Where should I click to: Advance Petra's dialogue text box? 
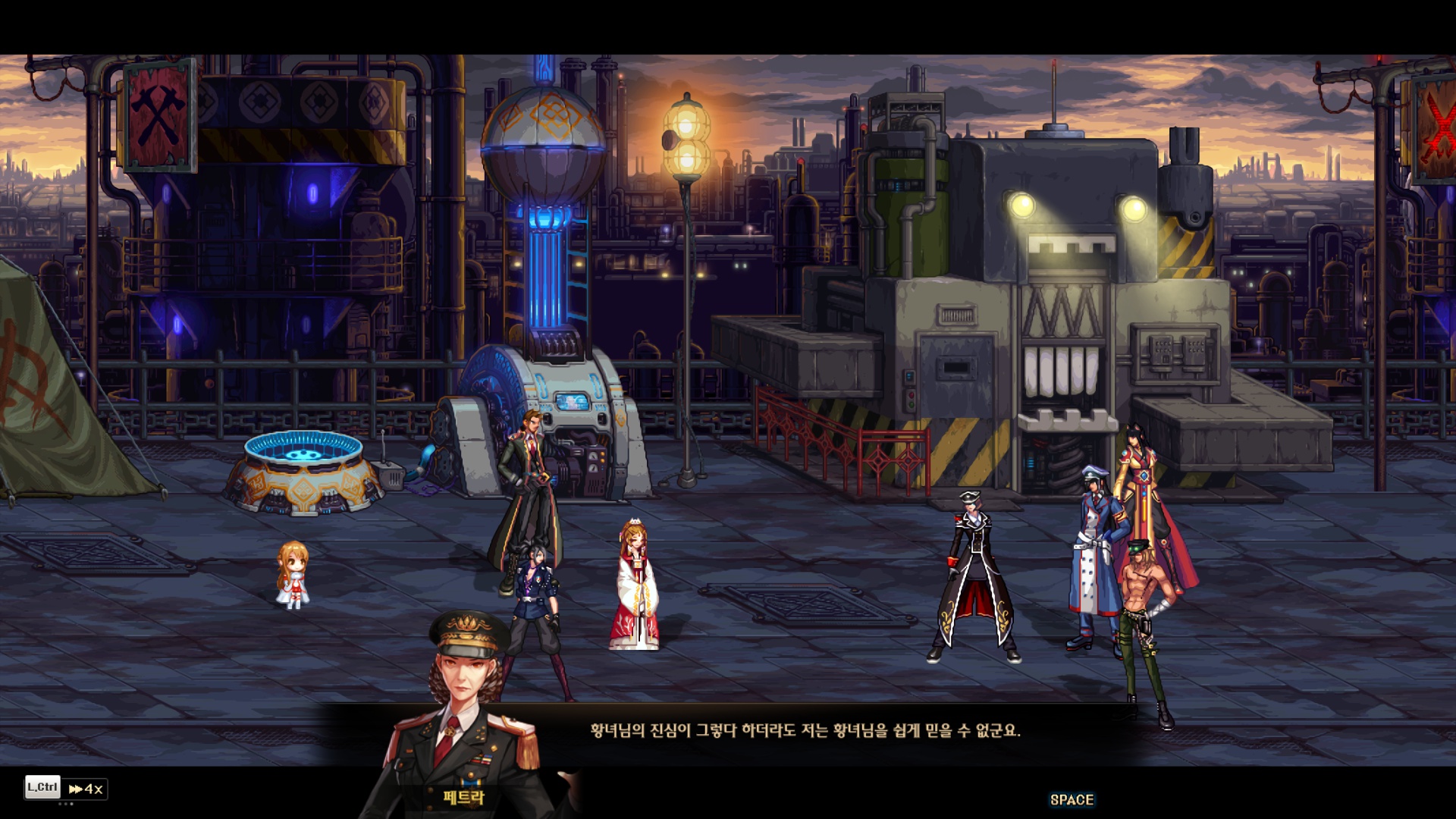point(1071,799)
